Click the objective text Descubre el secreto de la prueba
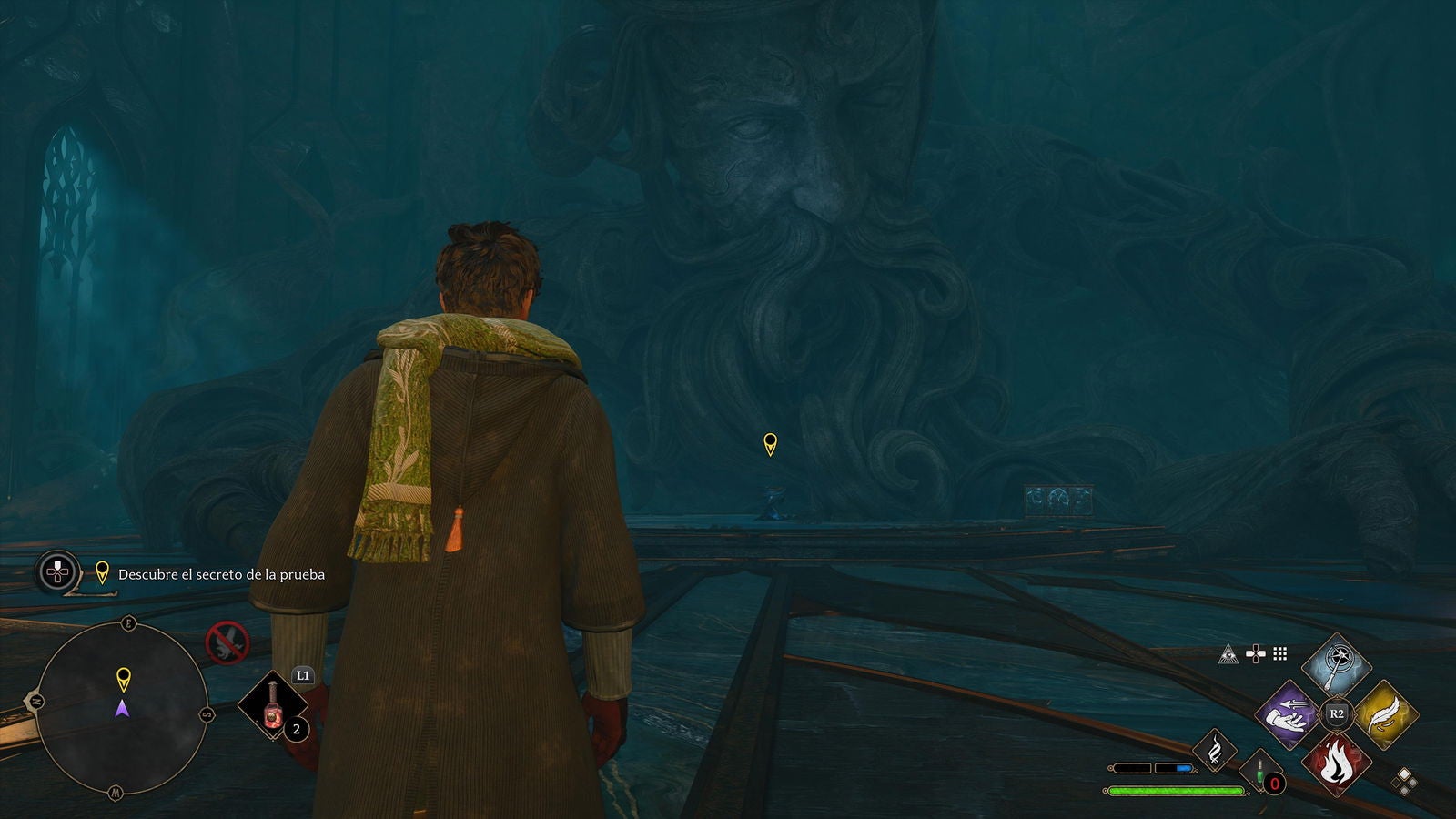1456x819 pixels. click(x=221, y=575)
